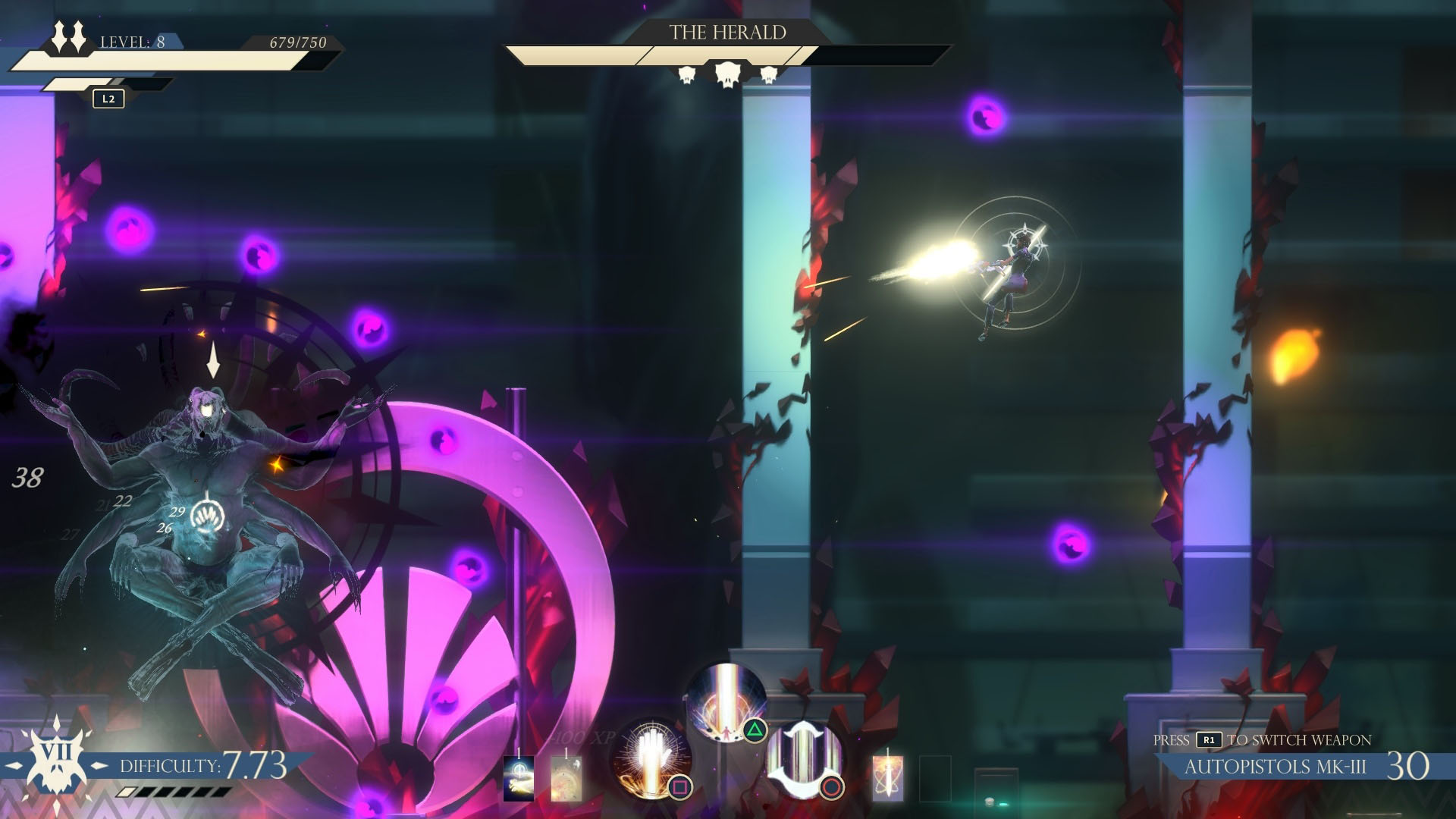Toggle the right skull marker on the boss bar
This screenshot has width=1456, height=819.
pos(769,75)
